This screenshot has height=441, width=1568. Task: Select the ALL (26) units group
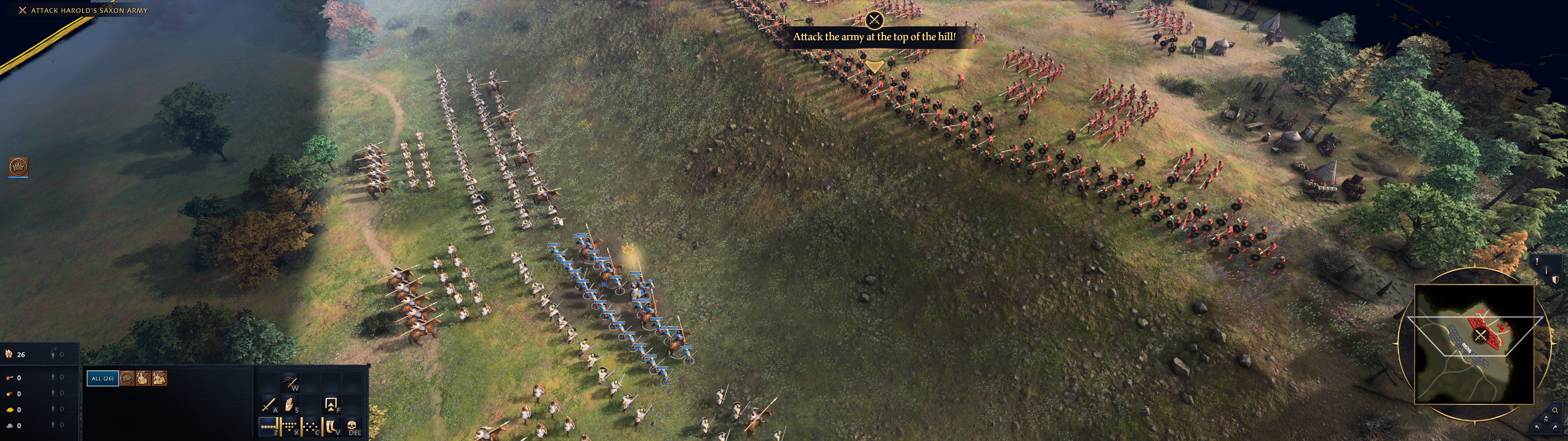coord(102,378)
